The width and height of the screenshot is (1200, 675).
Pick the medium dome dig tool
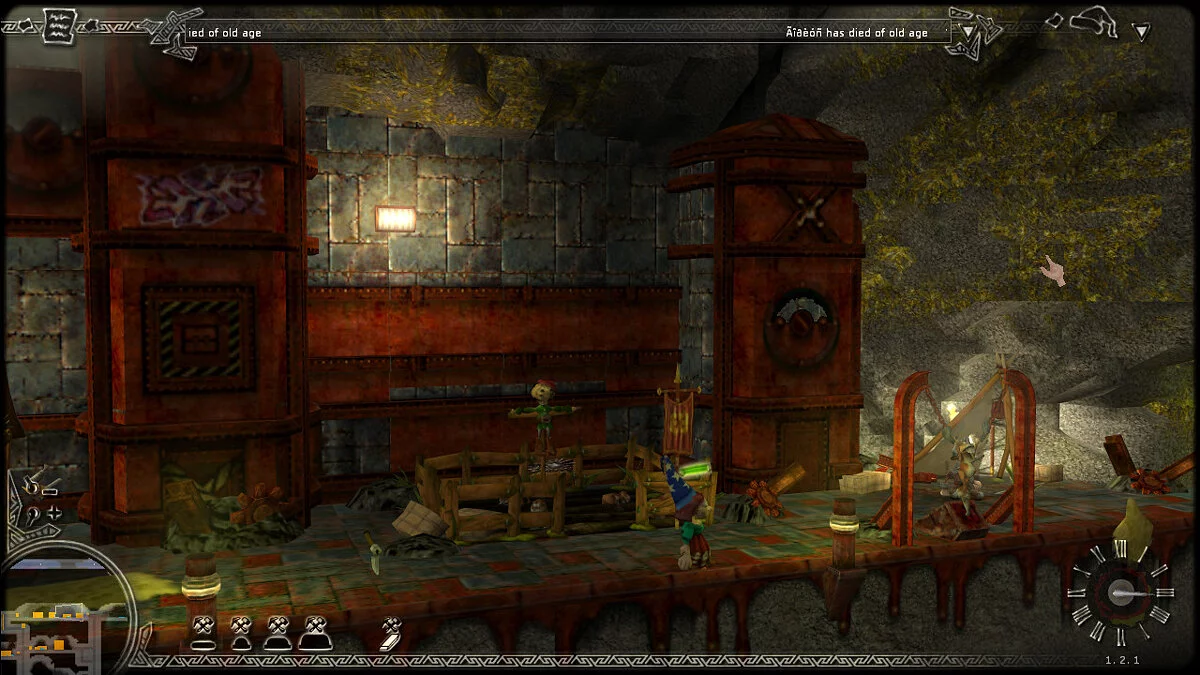point(277,632)
